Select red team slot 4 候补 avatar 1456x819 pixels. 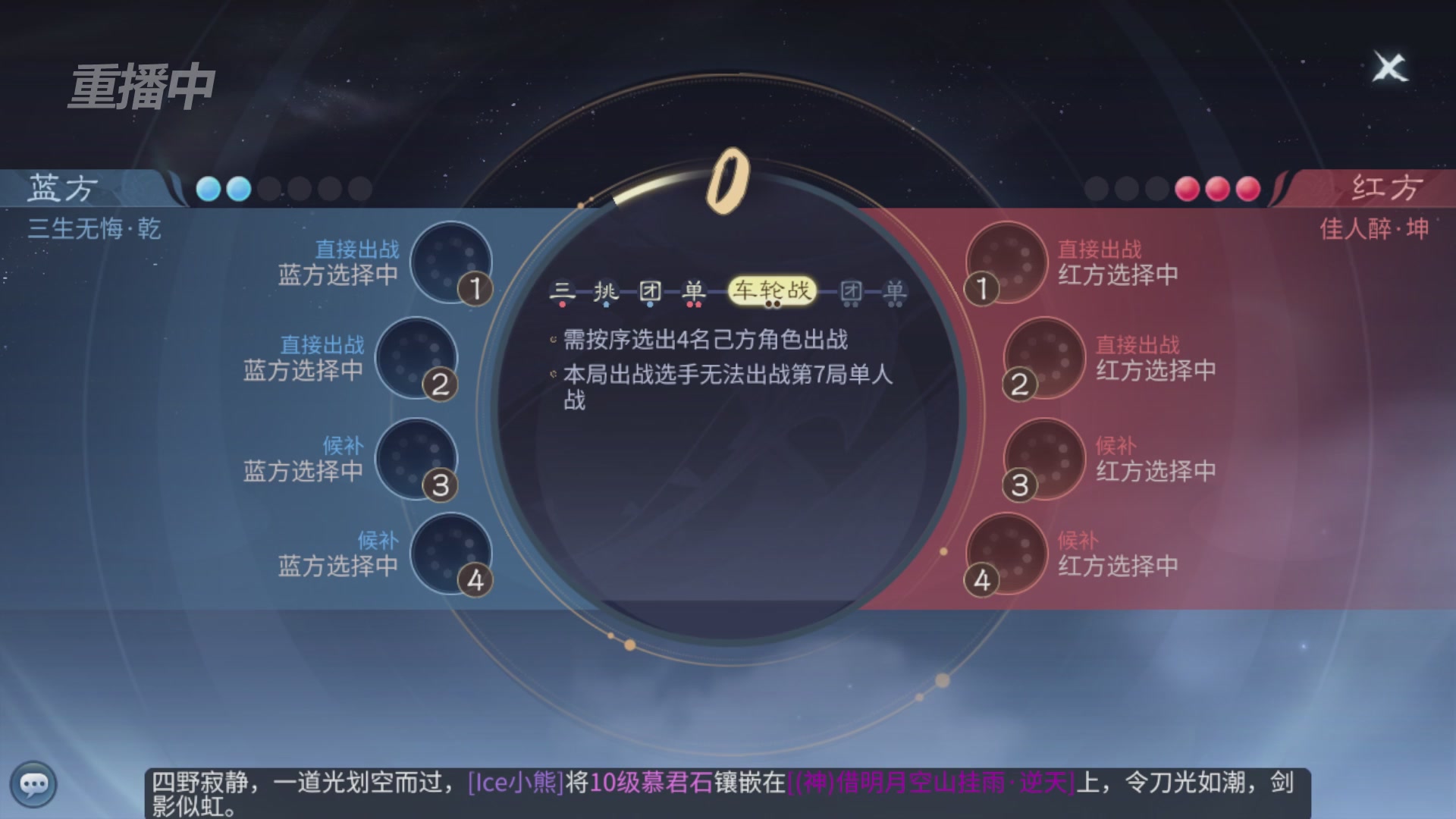[x=1006, y=554]
